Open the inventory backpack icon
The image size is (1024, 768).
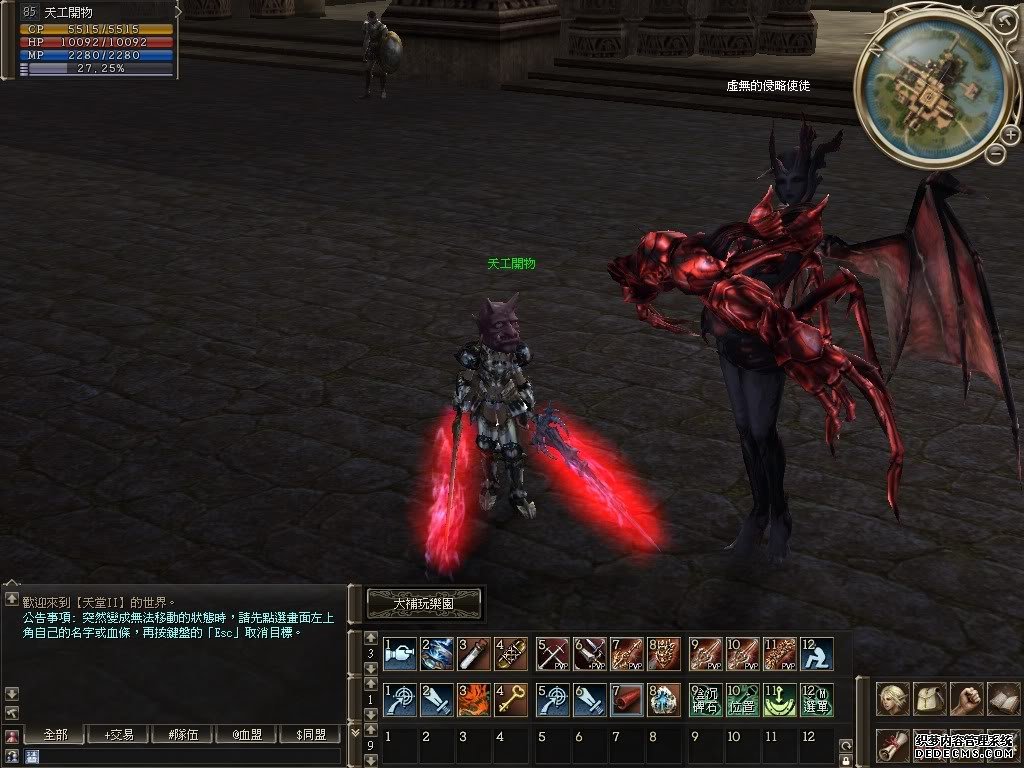(x=929, y=698)
